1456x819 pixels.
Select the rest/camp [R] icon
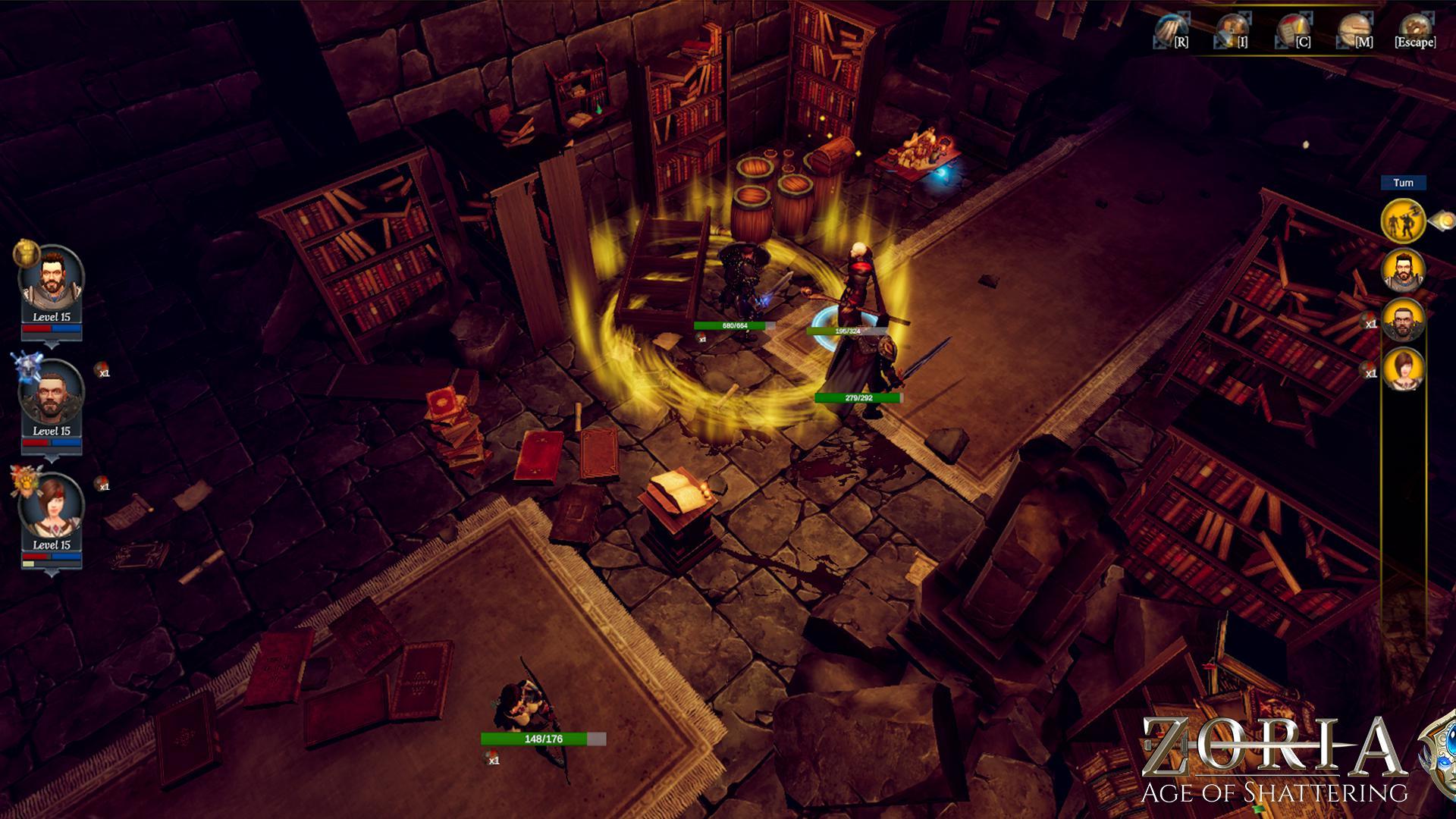point(1168,29)
